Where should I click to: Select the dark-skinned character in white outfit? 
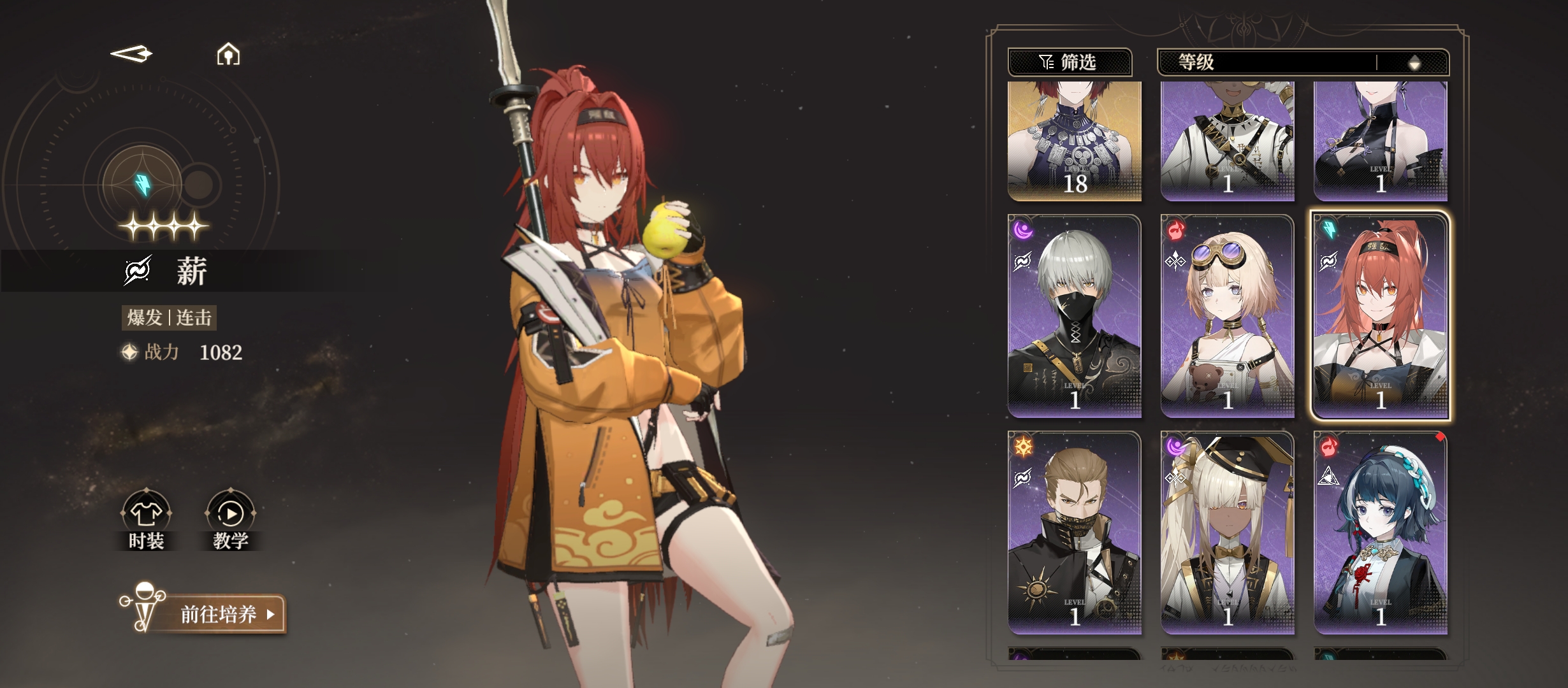pos(1228,141)
